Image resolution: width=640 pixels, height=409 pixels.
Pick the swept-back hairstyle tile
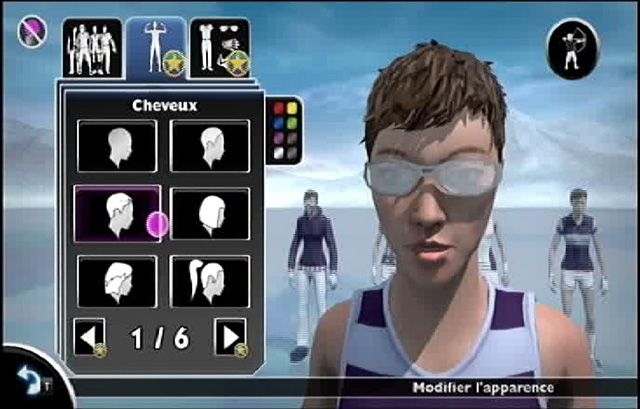coord(210,145)
